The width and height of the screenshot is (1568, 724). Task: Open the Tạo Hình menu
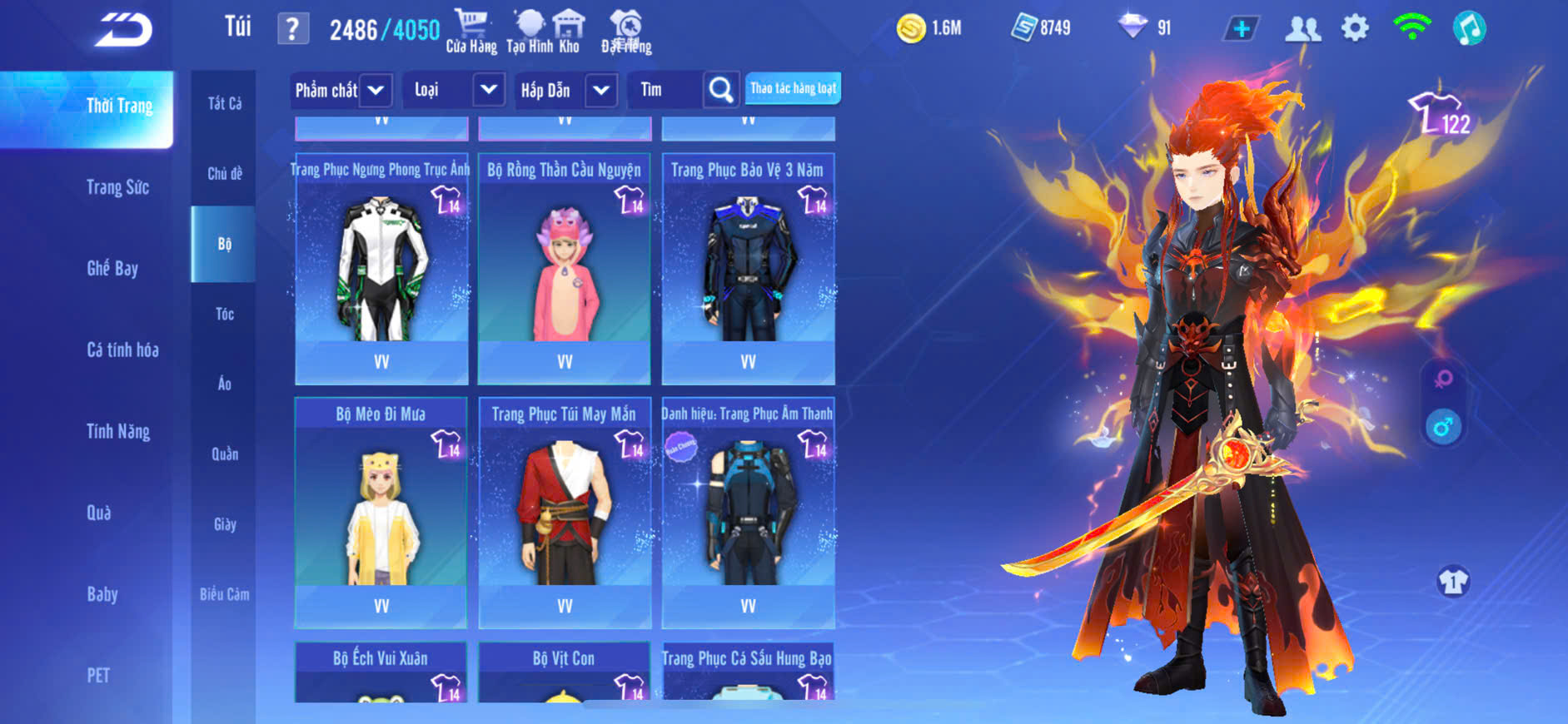click(529, 32)
